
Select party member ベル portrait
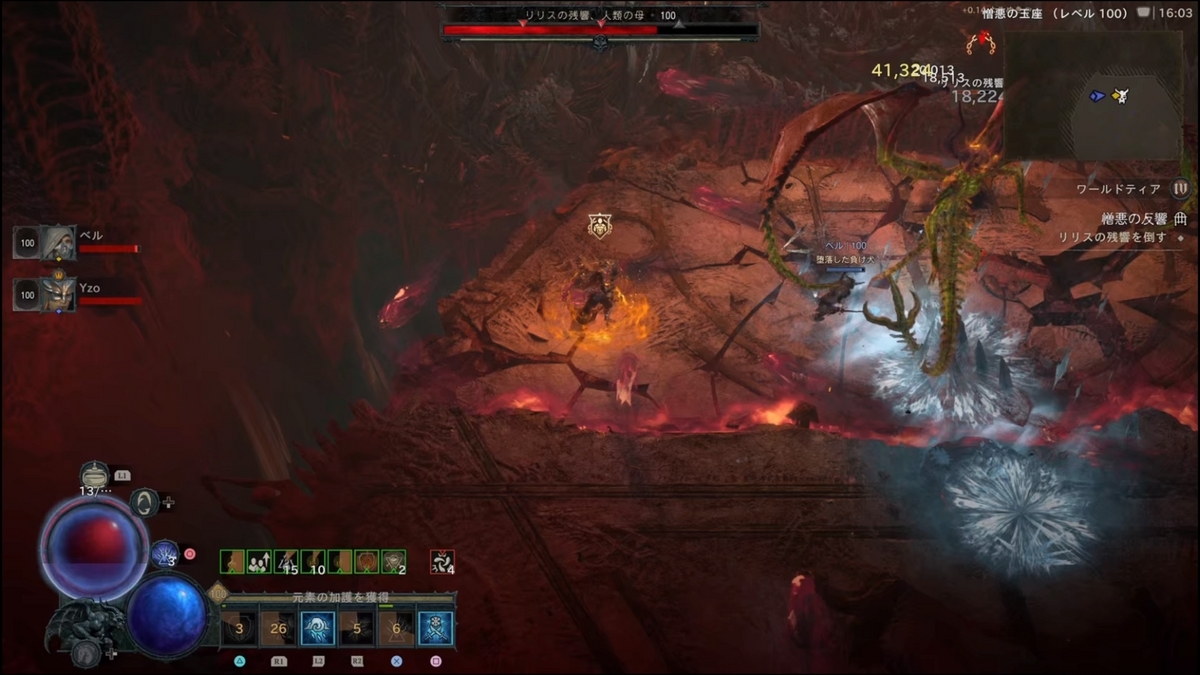coord(58,242)
